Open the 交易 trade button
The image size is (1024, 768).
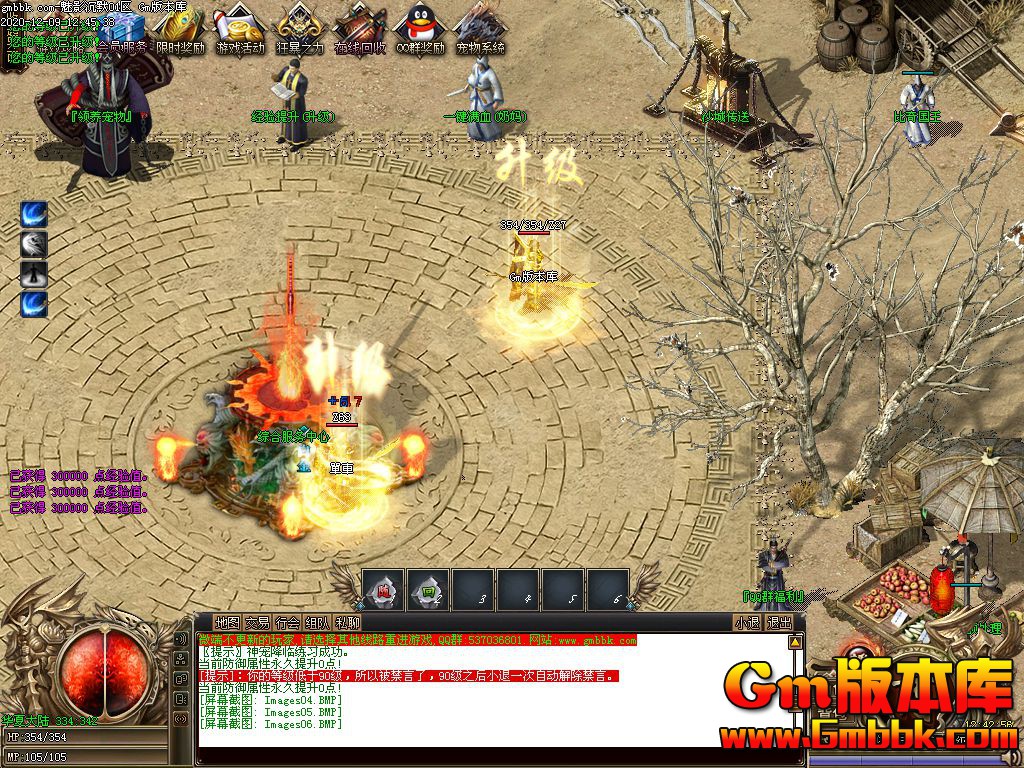click(x=257, y=622)
